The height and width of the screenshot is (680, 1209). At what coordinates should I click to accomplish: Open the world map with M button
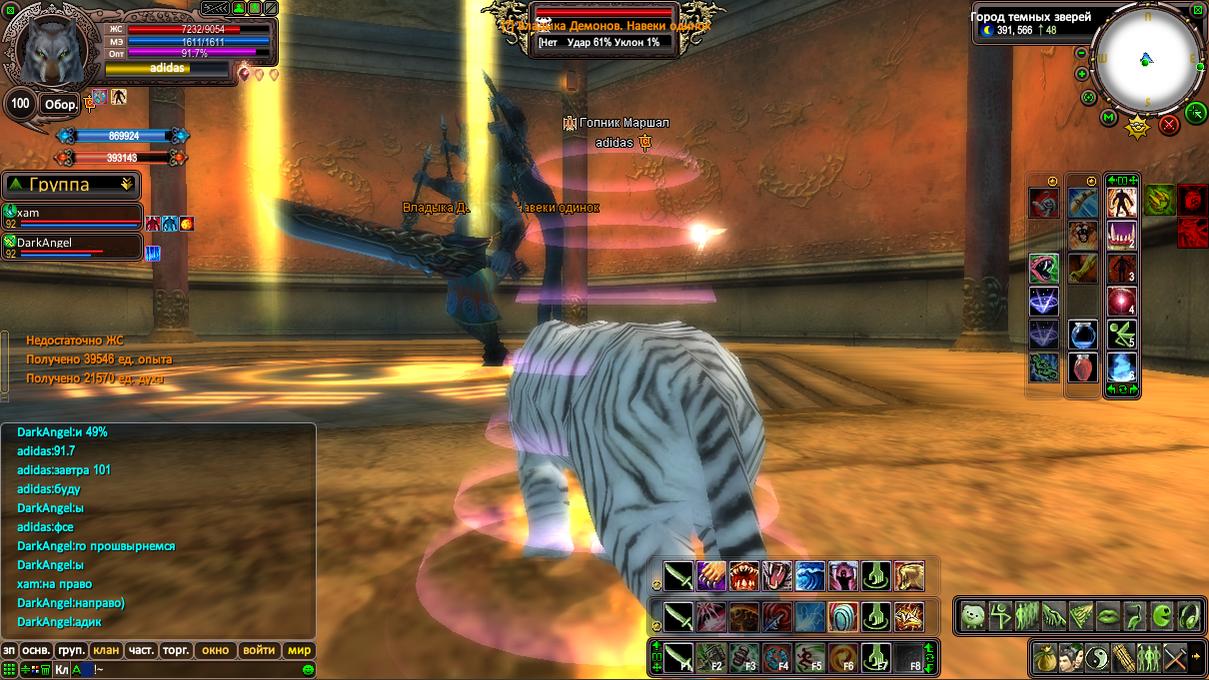coord(1108,118)
